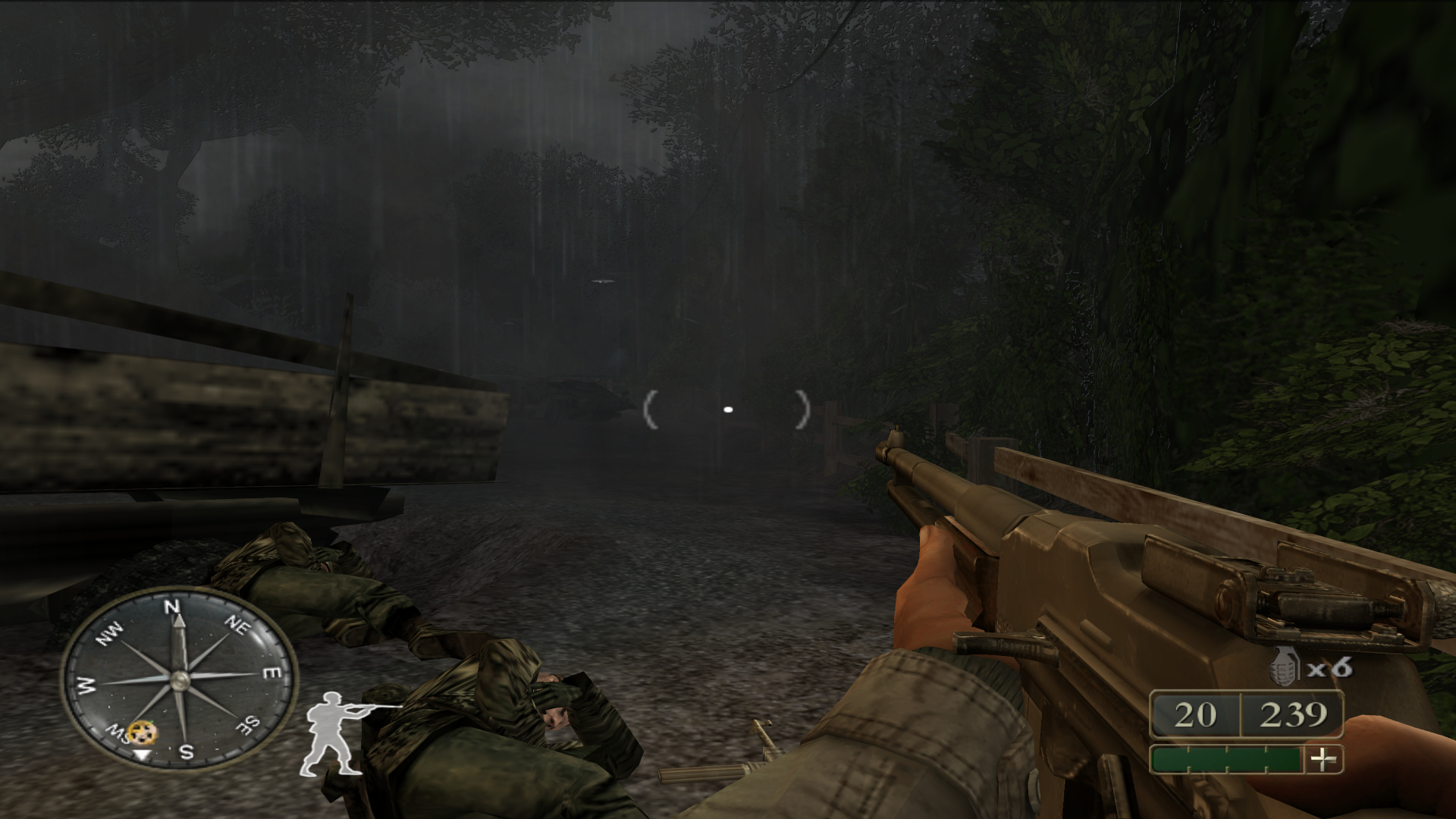This screenshot has height=819, width=1456.
Task: Click the crosshair dot at screen center
Action: click(729, 409)
